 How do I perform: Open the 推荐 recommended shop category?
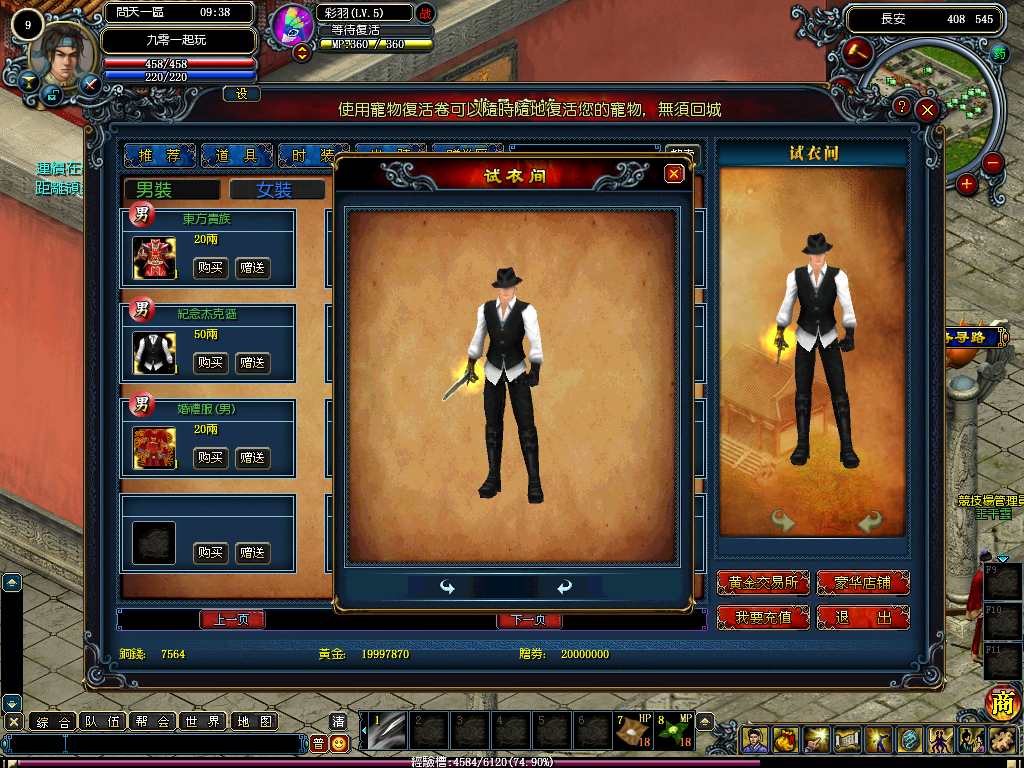(159, 155)
